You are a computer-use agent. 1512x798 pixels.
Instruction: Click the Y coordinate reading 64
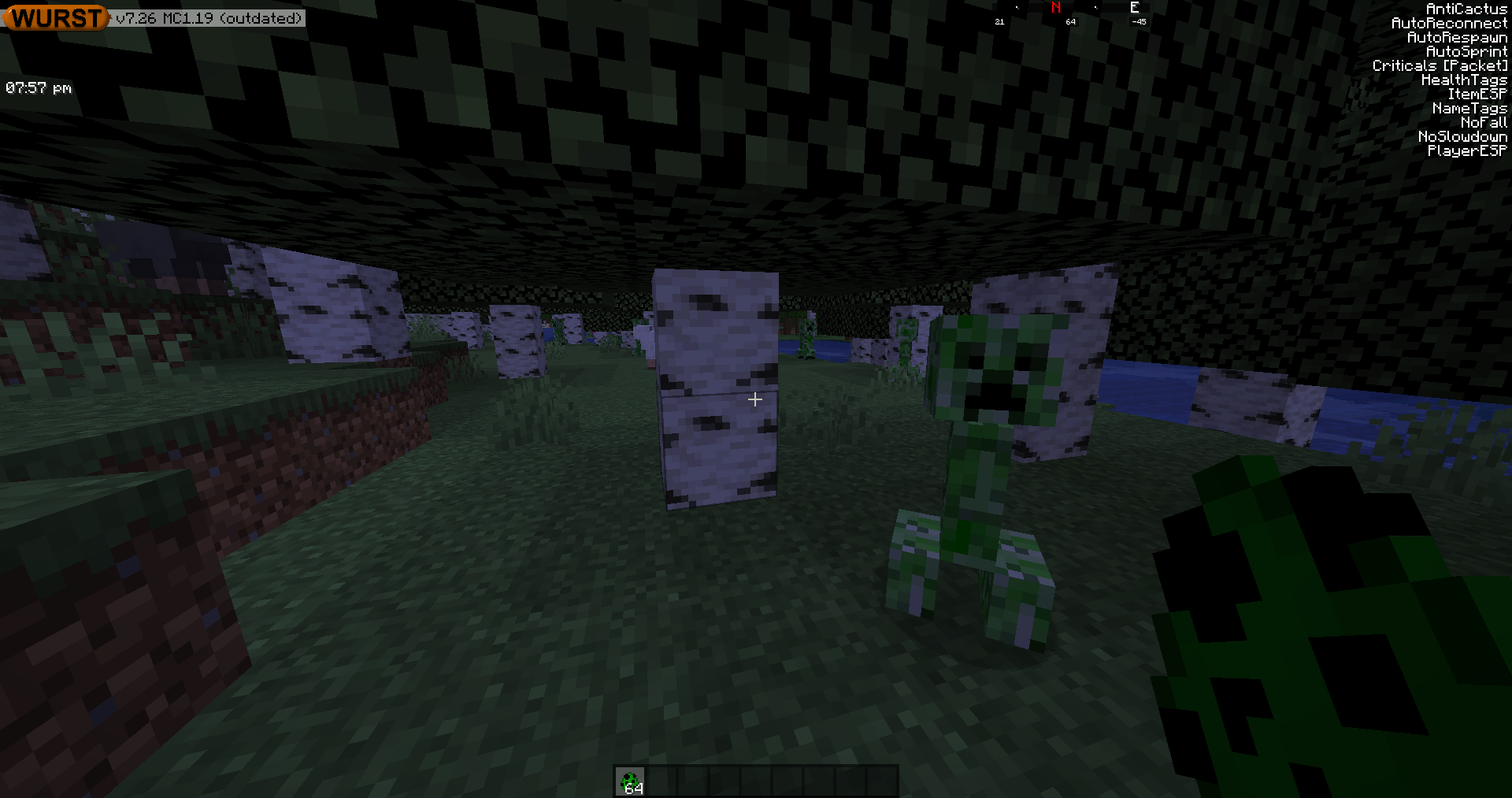(1069, 21)
